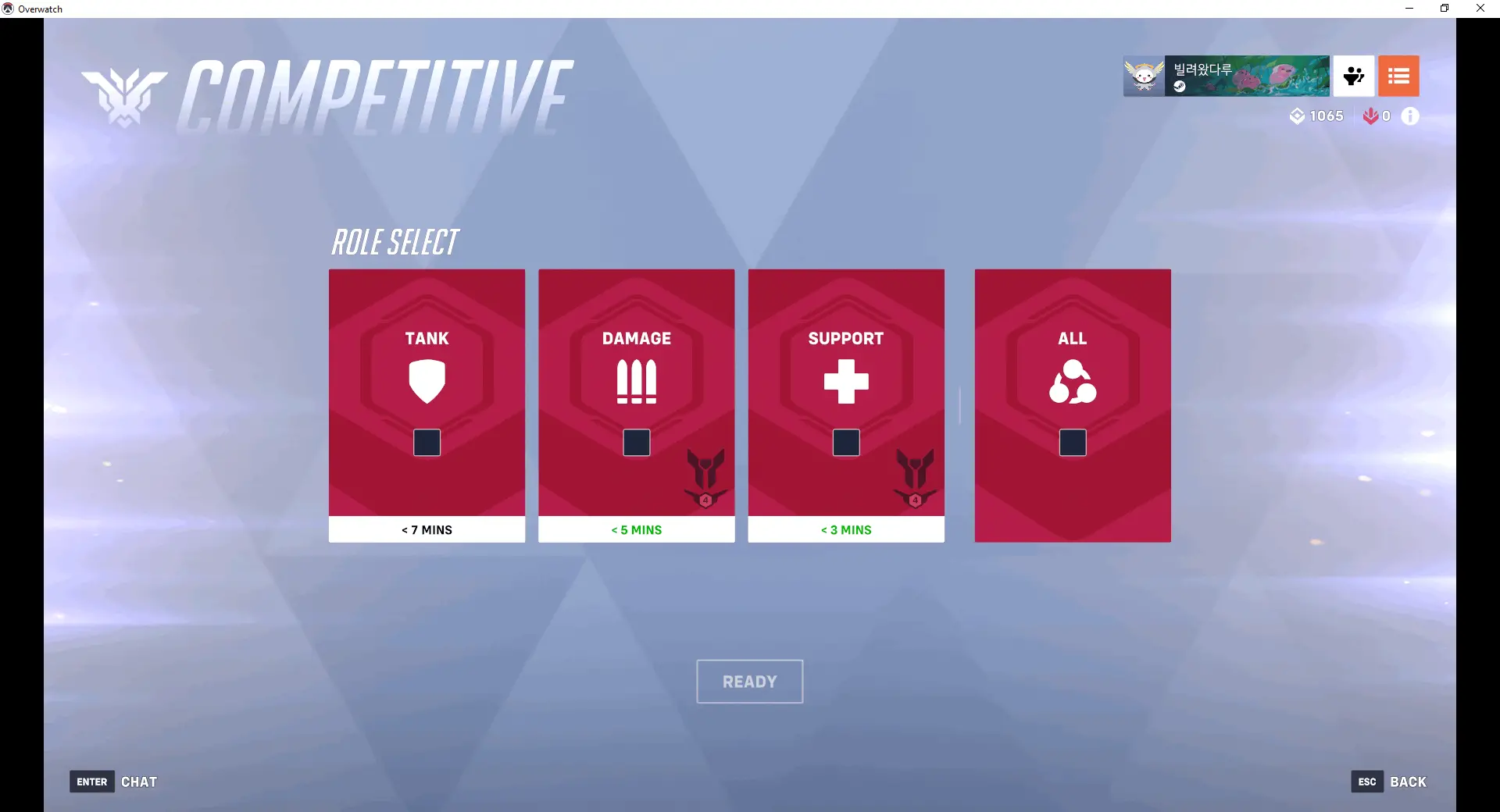Viewport: 1500px width, 812px height.
Task: Select the Support cross icon
Action: pos(846,382)
